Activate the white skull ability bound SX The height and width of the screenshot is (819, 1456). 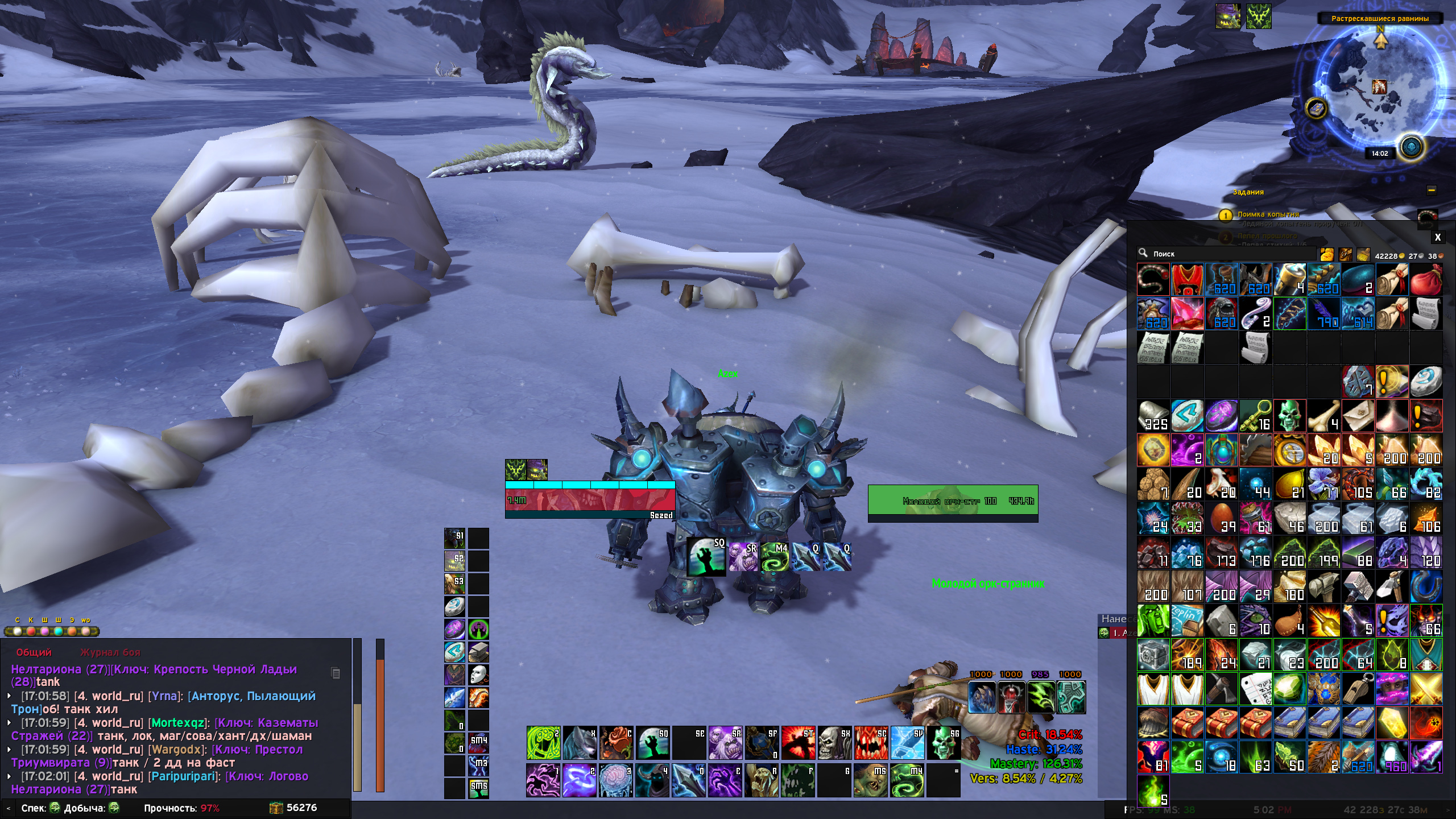click(834, 743)
